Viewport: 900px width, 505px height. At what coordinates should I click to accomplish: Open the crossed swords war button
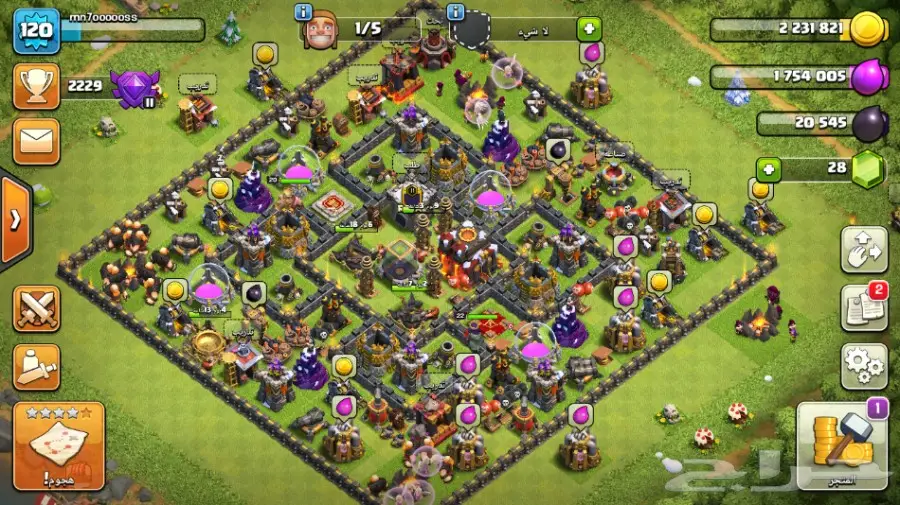36,308
